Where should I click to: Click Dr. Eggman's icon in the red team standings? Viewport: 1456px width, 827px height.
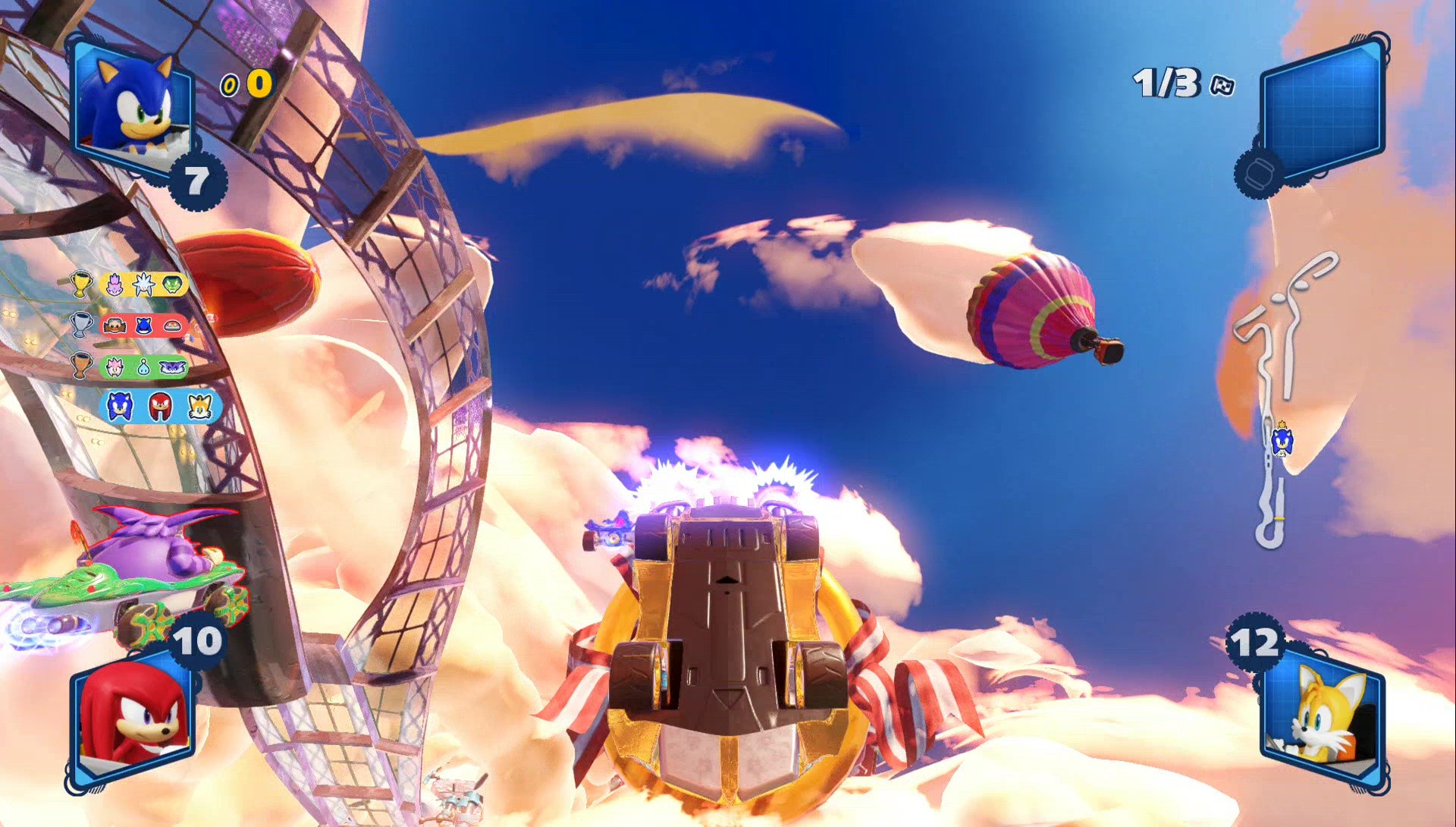coord(114,325)
